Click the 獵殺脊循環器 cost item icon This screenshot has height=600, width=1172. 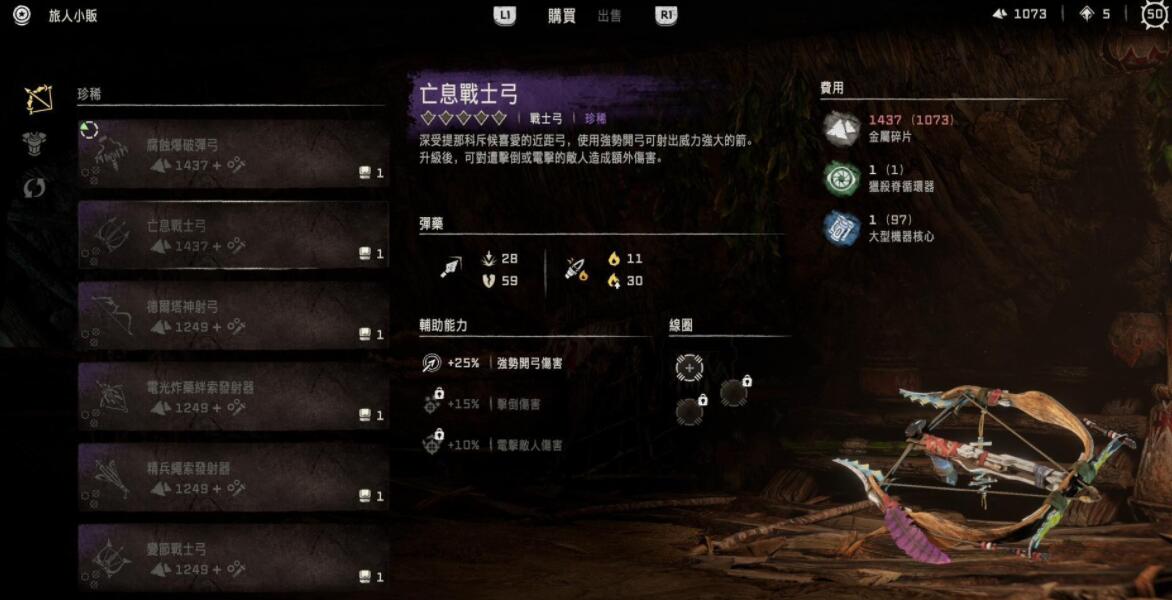click(x=841, y=178)
